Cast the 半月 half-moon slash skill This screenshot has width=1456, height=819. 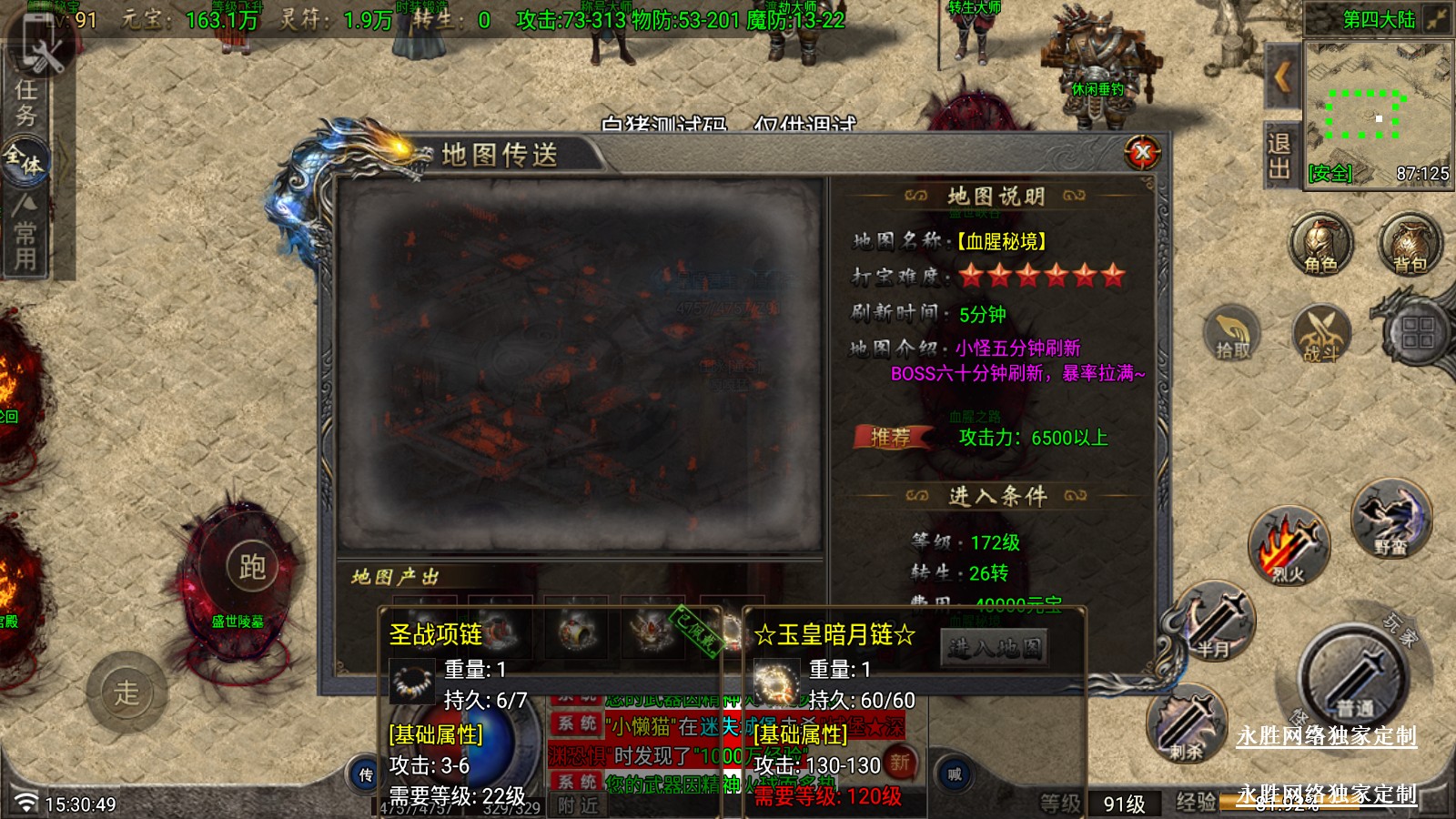click(1215, 623)
